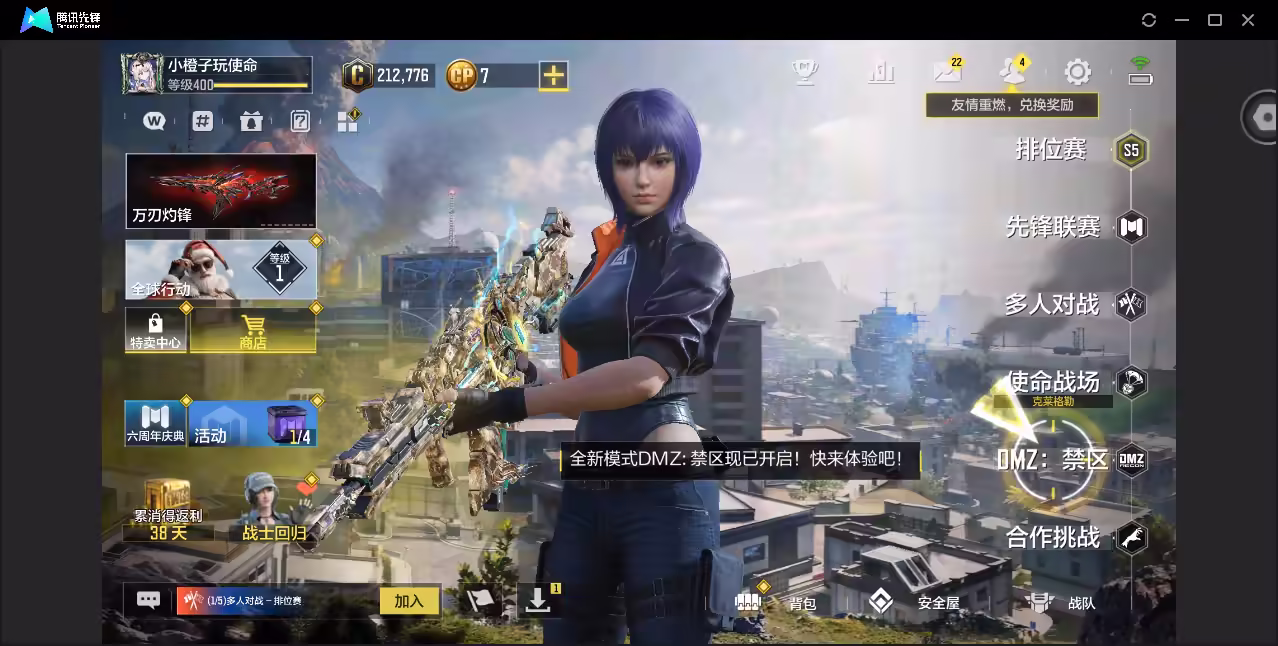Join the multiplayer ranked lobby with 加入
Screen dimensions: 1278x646
[409, 600]
